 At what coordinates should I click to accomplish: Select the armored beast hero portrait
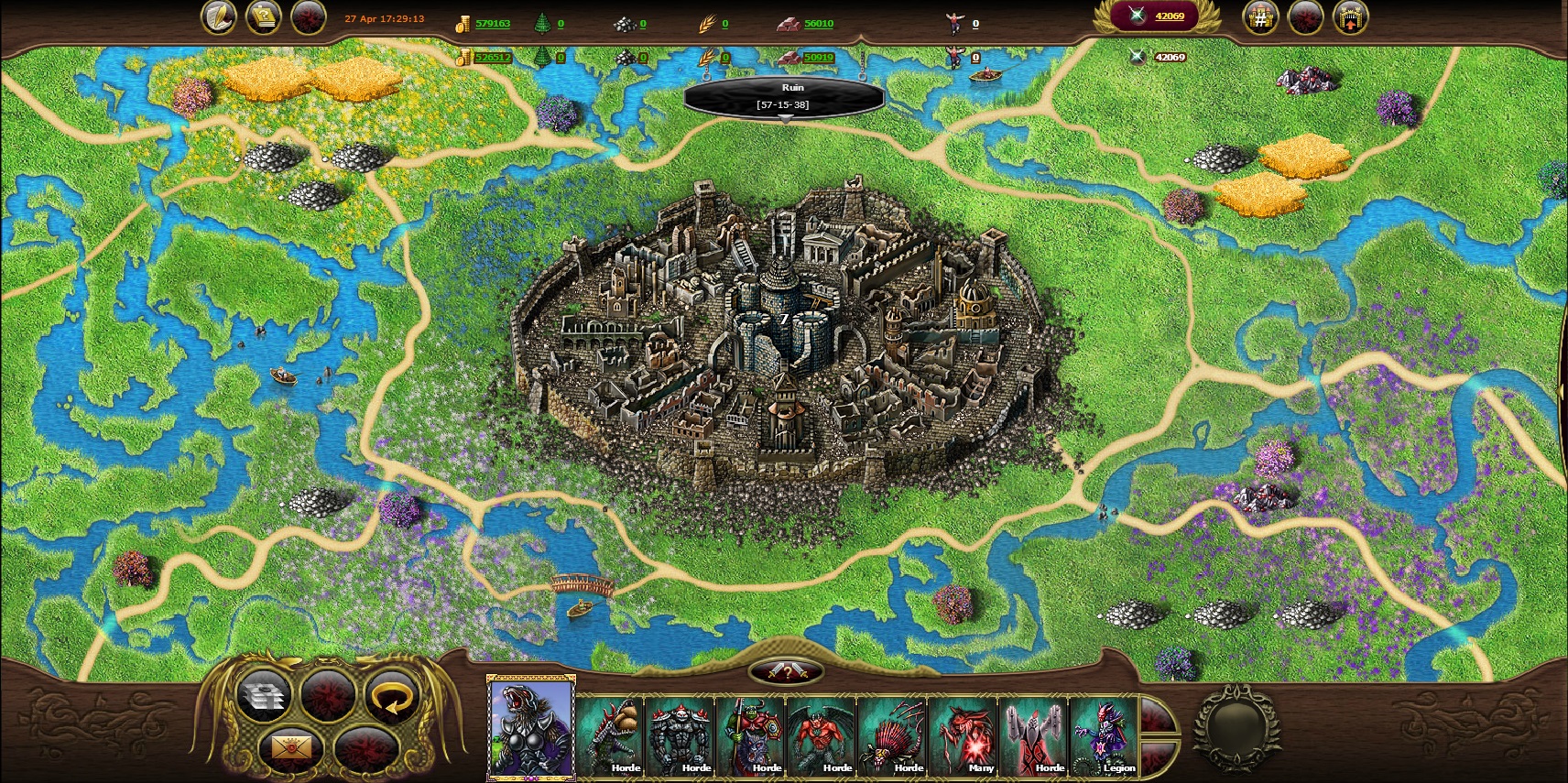point(531,730)
